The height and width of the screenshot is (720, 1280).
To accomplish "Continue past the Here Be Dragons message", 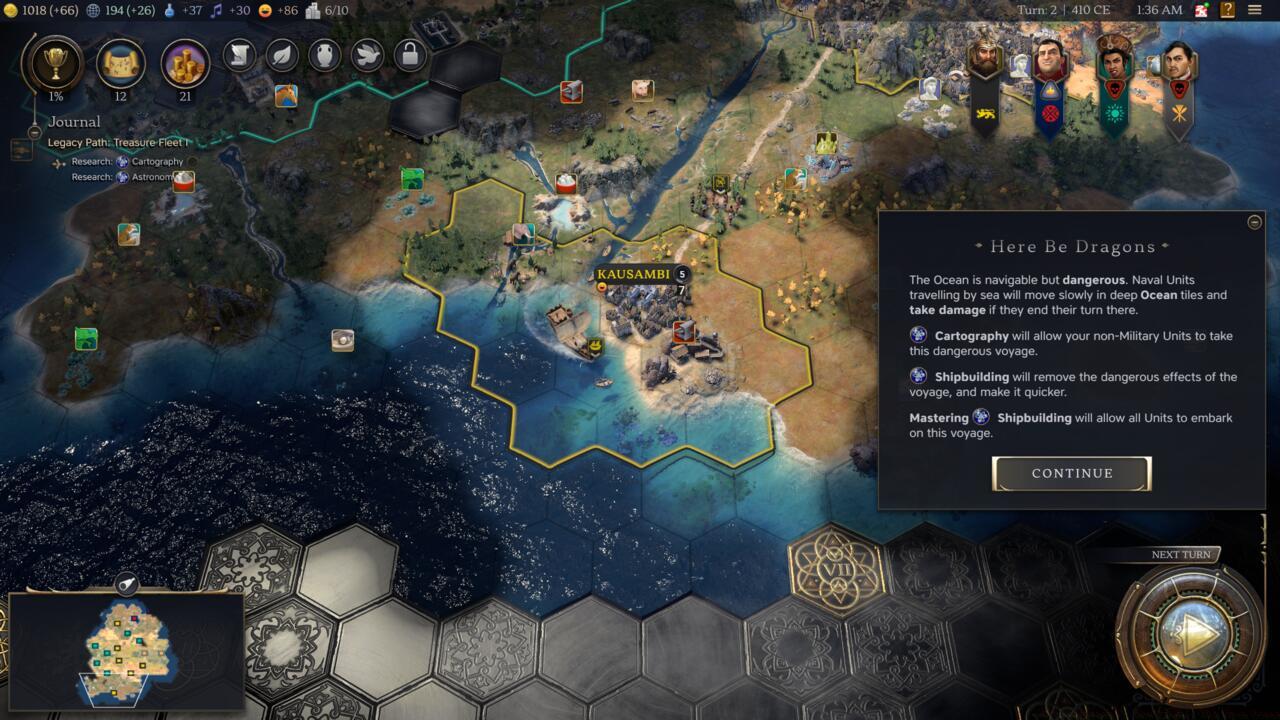I will point(1071,473).
